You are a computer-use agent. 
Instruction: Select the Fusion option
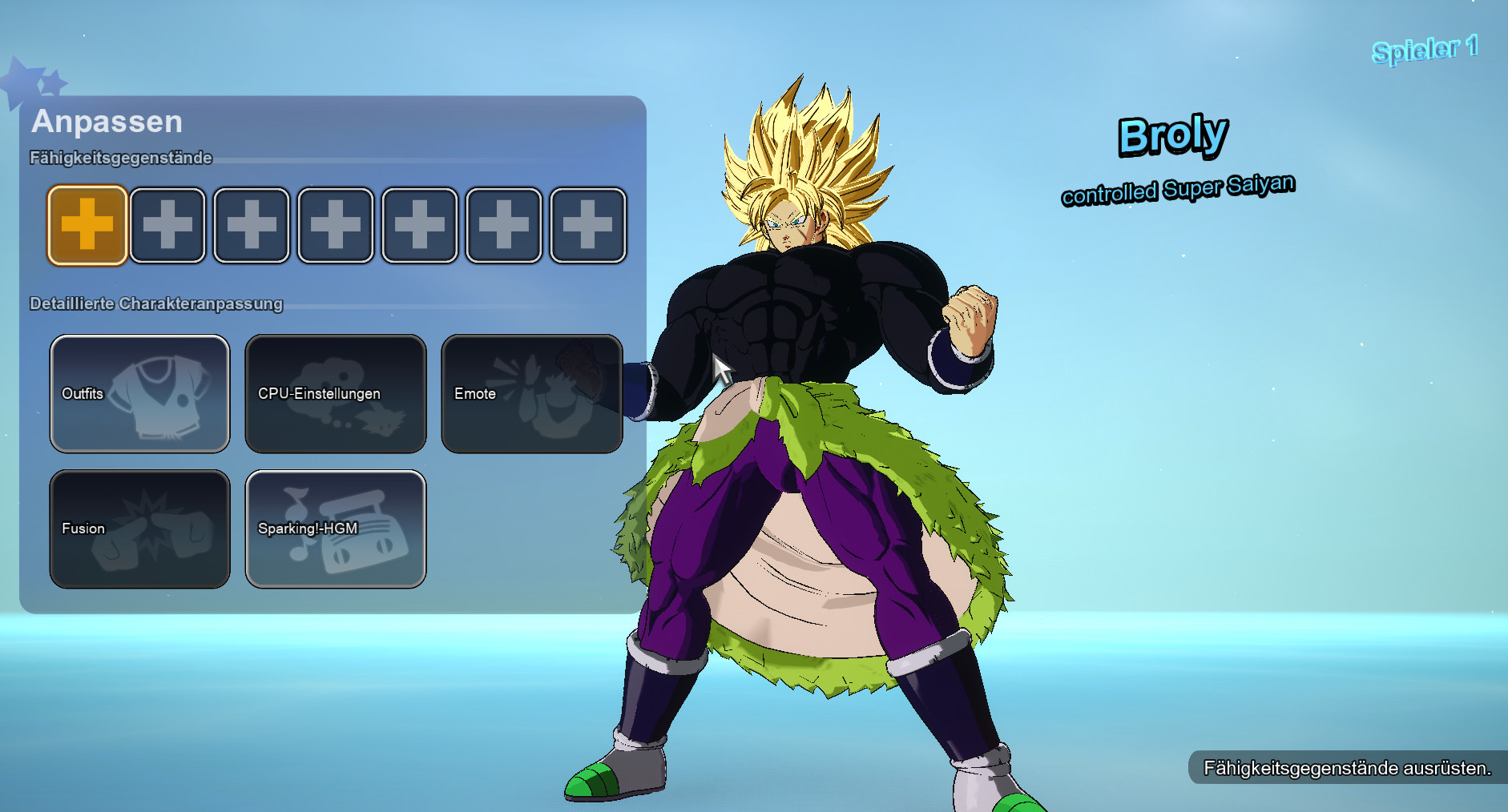pos(139,528)
